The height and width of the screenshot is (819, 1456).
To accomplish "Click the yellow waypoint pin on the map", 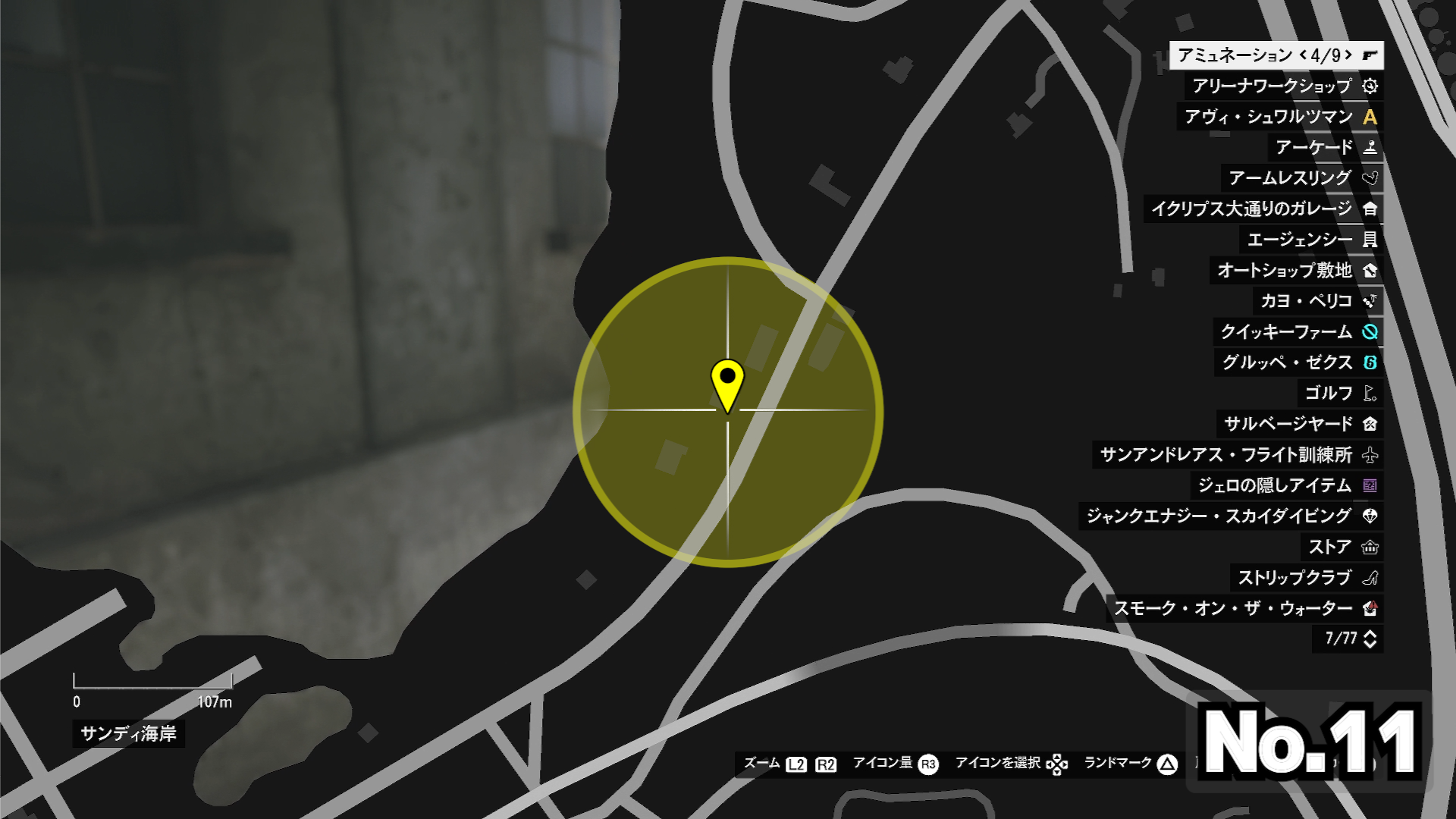I will [727, 383].
